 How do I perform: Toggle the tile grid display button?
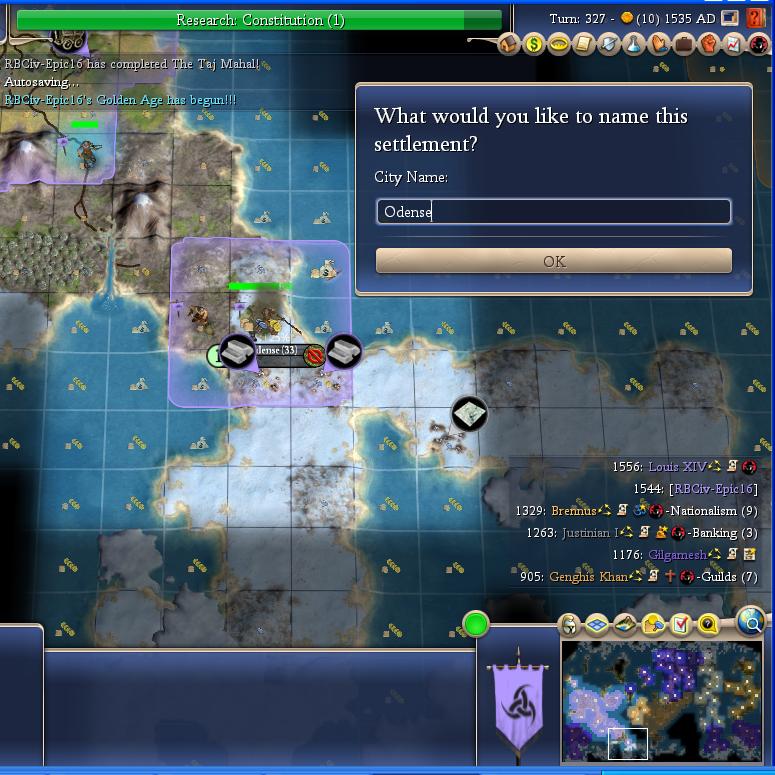(x=597, y=626)
